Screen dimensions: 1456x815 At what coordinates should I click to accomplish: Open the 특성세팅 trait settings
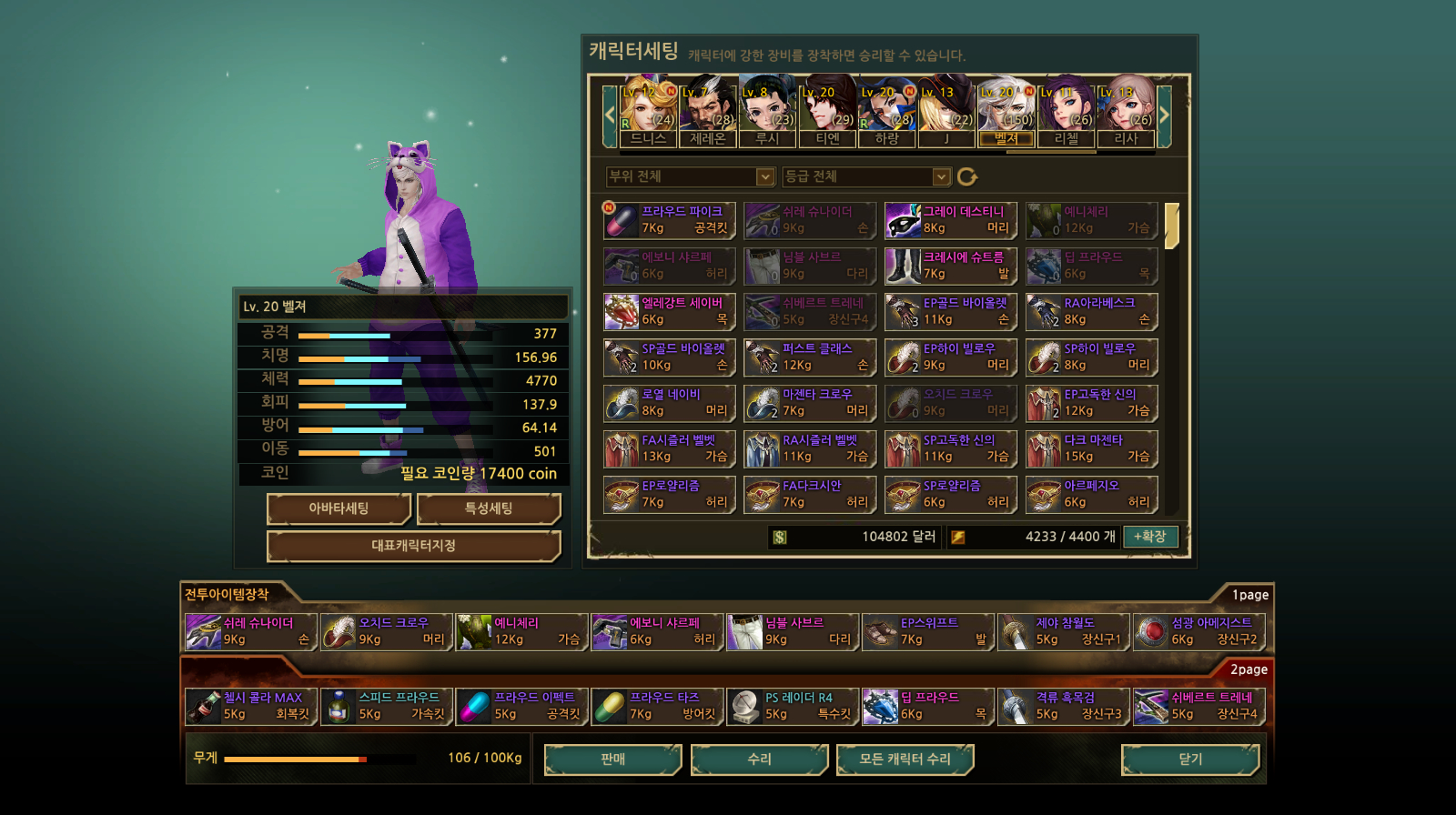(x=489, y=508)
